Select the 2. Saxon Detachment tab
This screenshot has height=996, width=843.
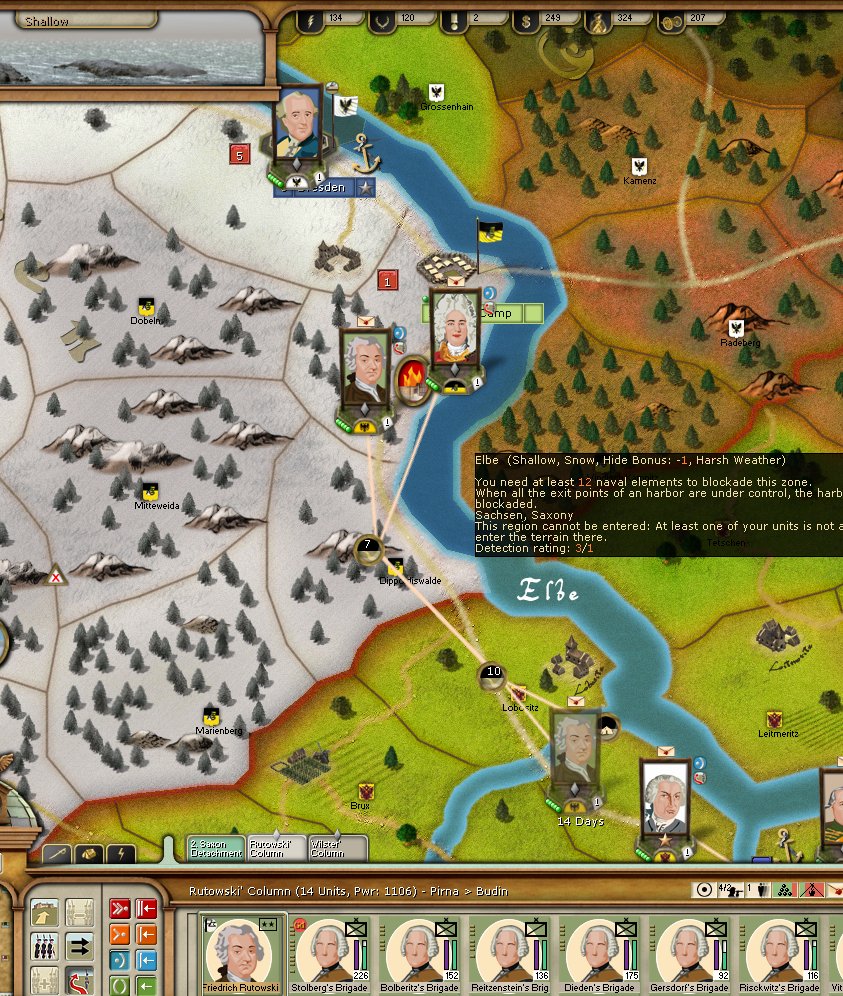pos(216,849)
